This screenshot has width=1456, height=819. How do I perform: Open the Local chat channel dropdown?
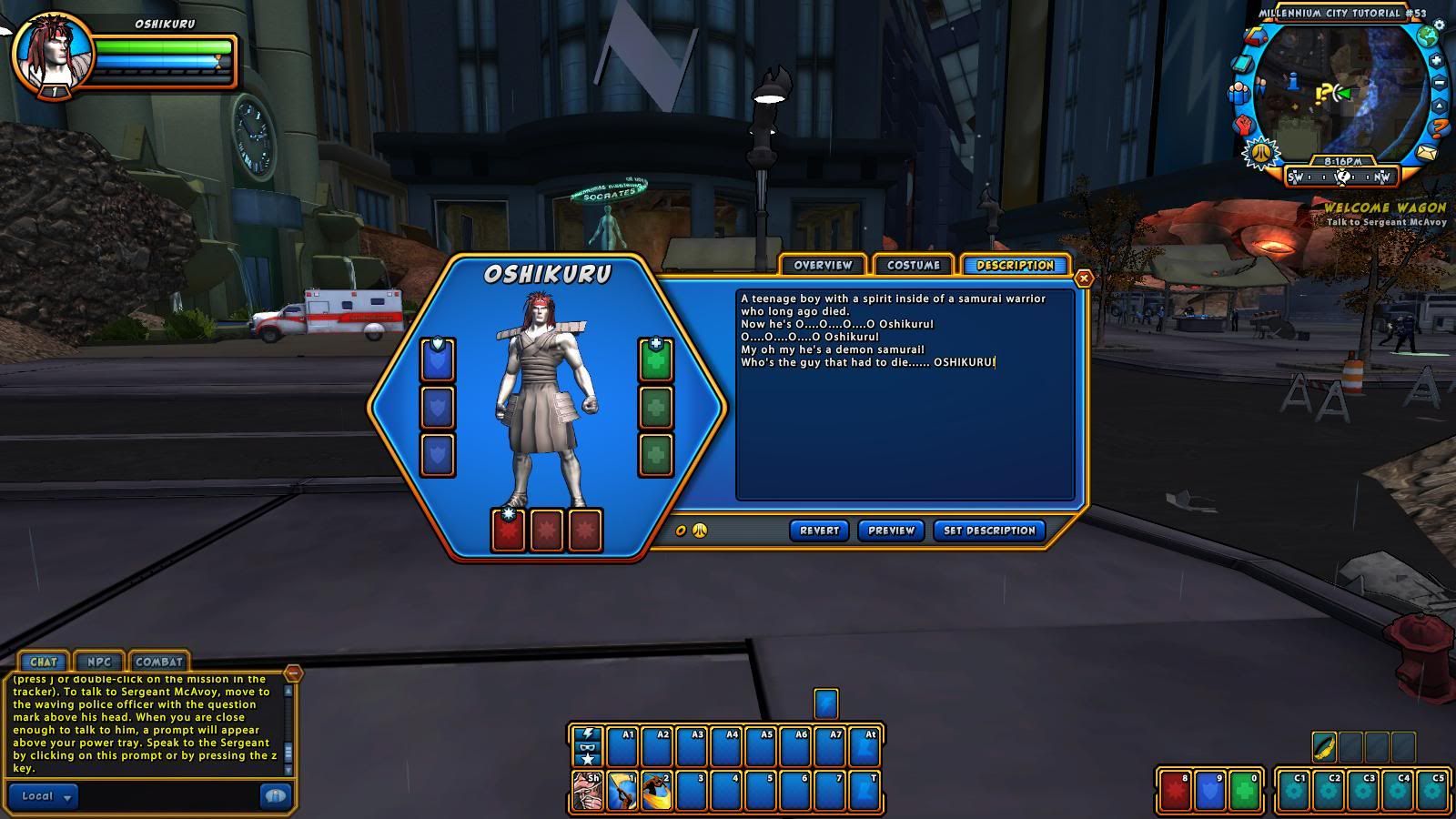pyautogui.click(x=44, y=796)
